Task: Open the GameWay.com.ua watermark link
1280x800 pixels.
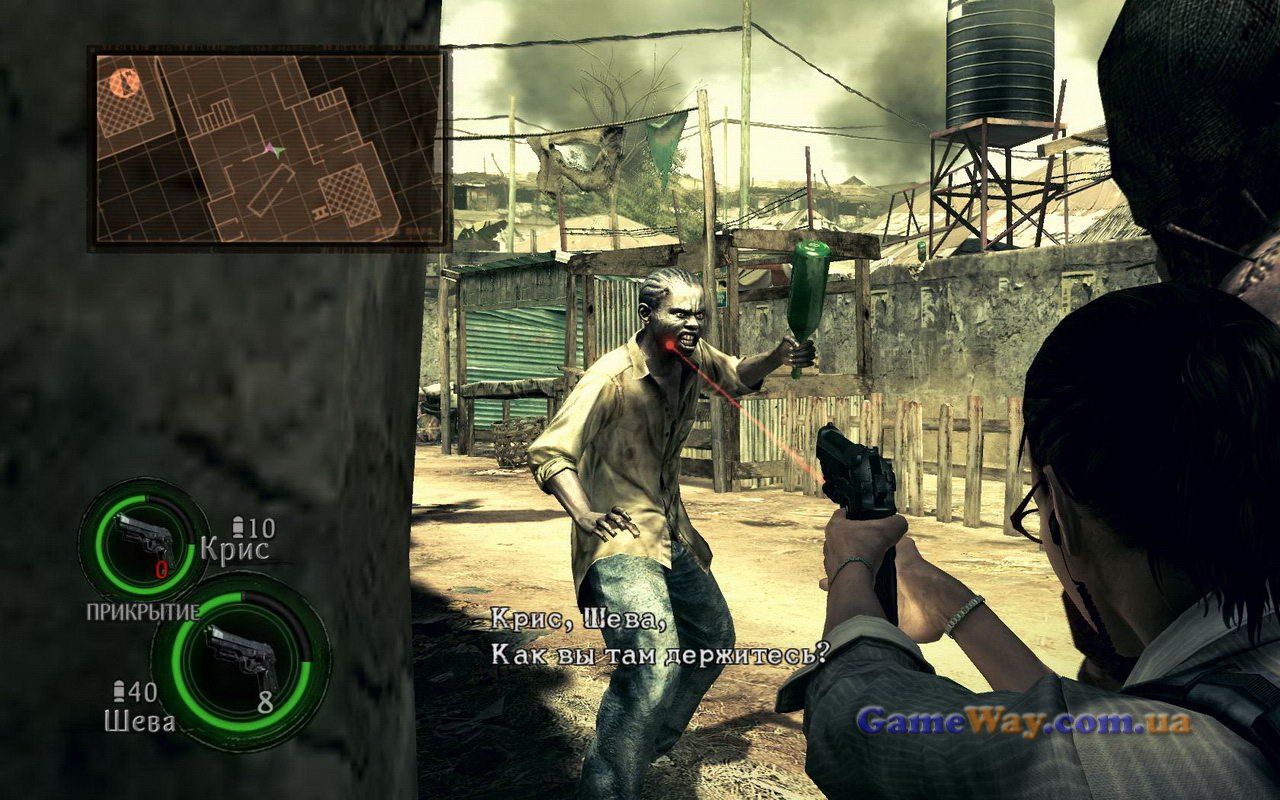Action: tap(1024, 721)
